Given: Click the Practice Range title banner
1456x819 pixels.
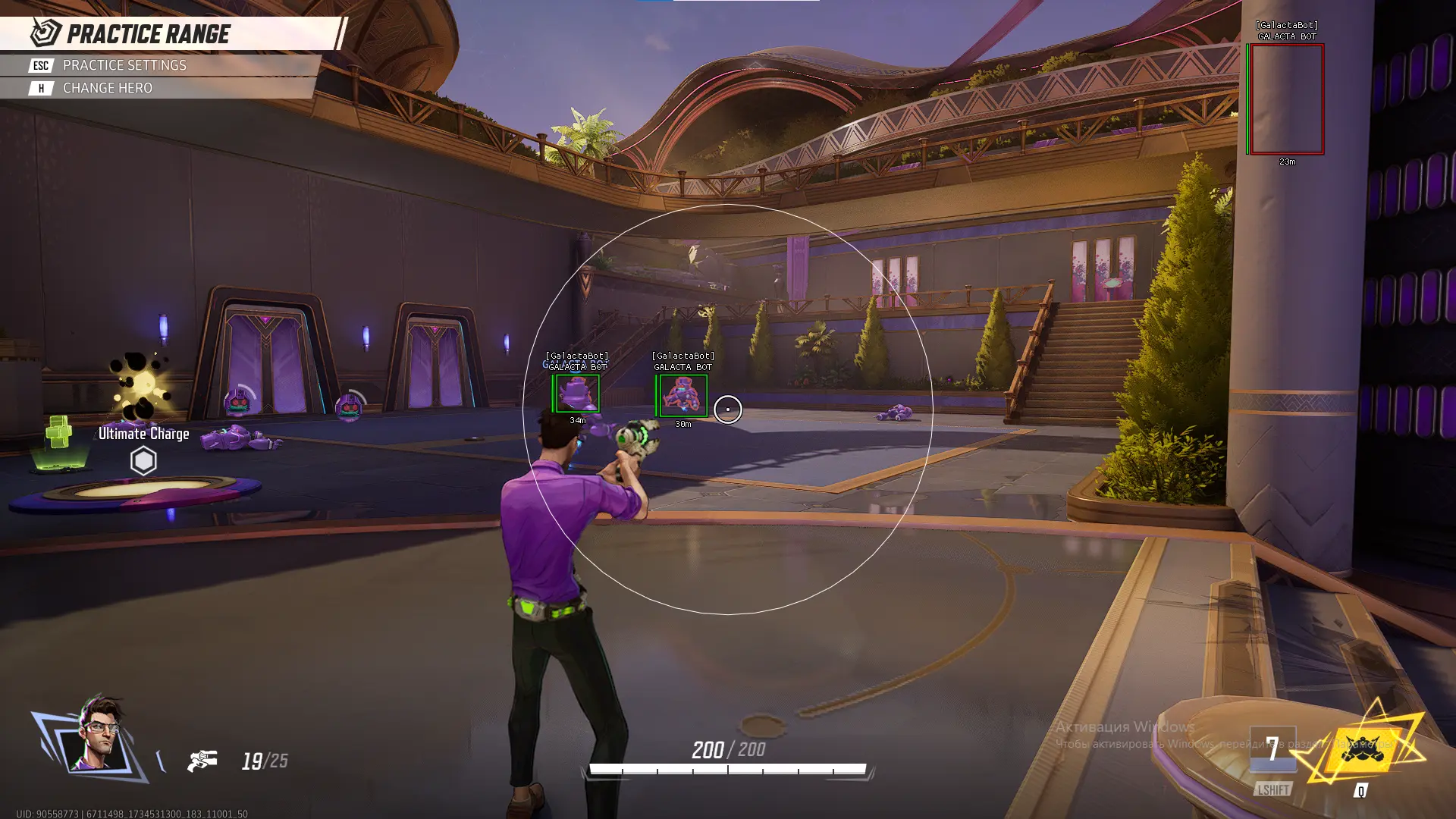Looking at the screenshot, I should click(148, 34).
